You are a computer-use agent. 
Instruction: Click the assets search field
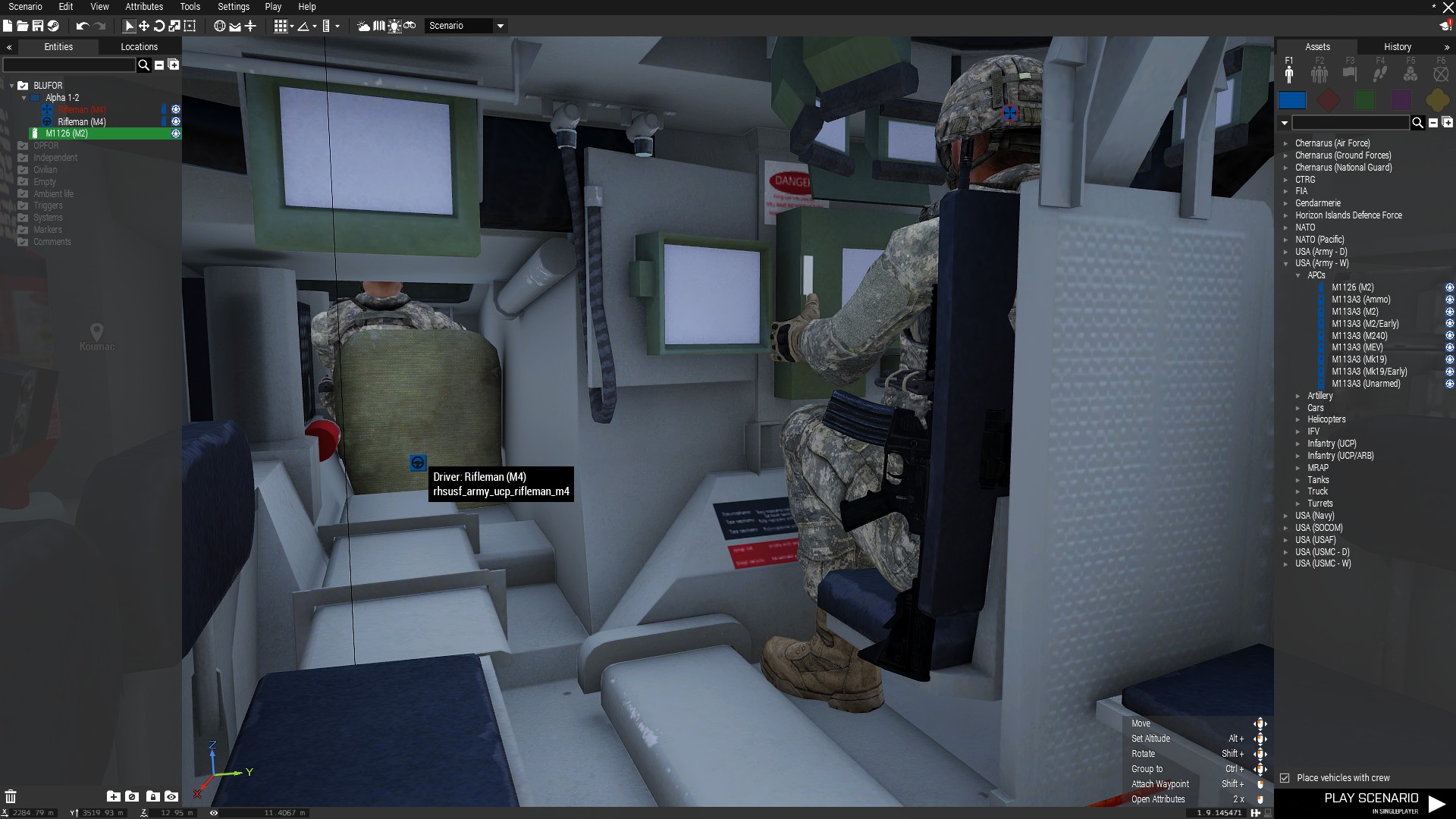[1350, 123]
